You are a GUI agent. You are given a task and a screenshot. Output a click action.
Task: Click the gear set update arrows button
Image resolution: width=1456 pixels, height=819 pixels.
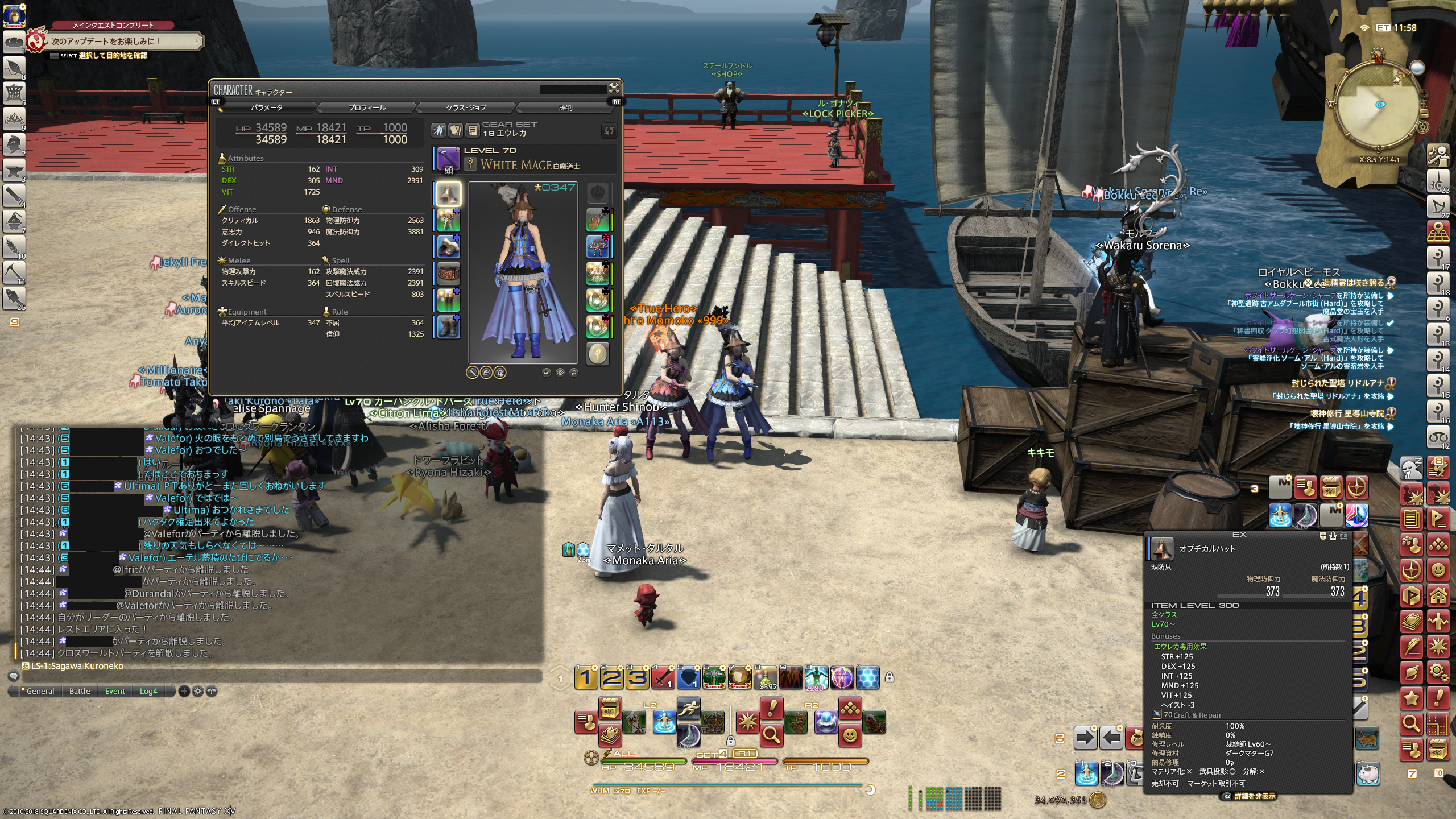click(609, 131)
